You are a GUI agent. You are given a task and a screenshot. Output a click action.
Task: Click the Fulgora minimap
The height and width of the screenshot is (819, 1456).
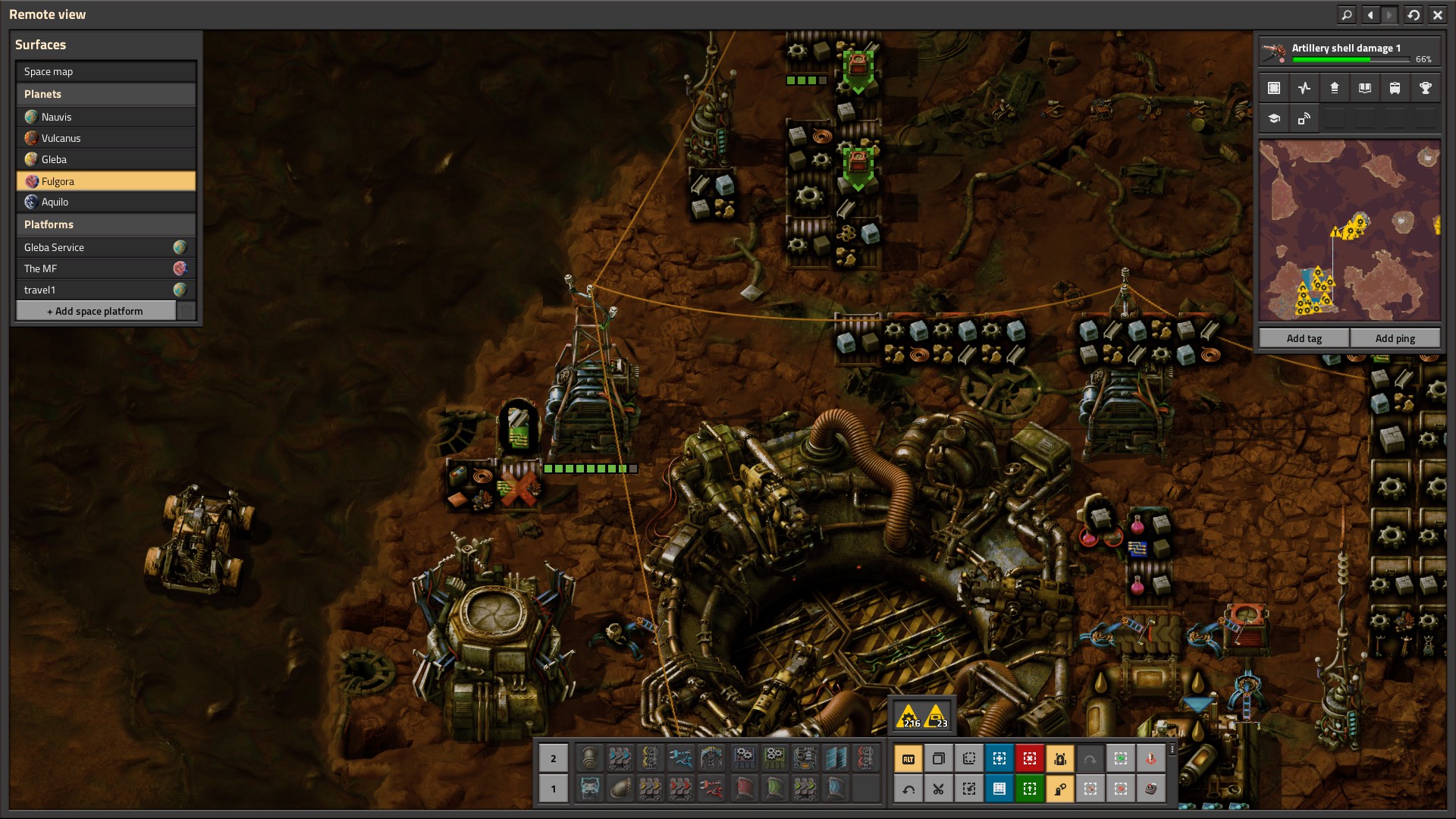pyautogui.click(x=1349, y=231)
